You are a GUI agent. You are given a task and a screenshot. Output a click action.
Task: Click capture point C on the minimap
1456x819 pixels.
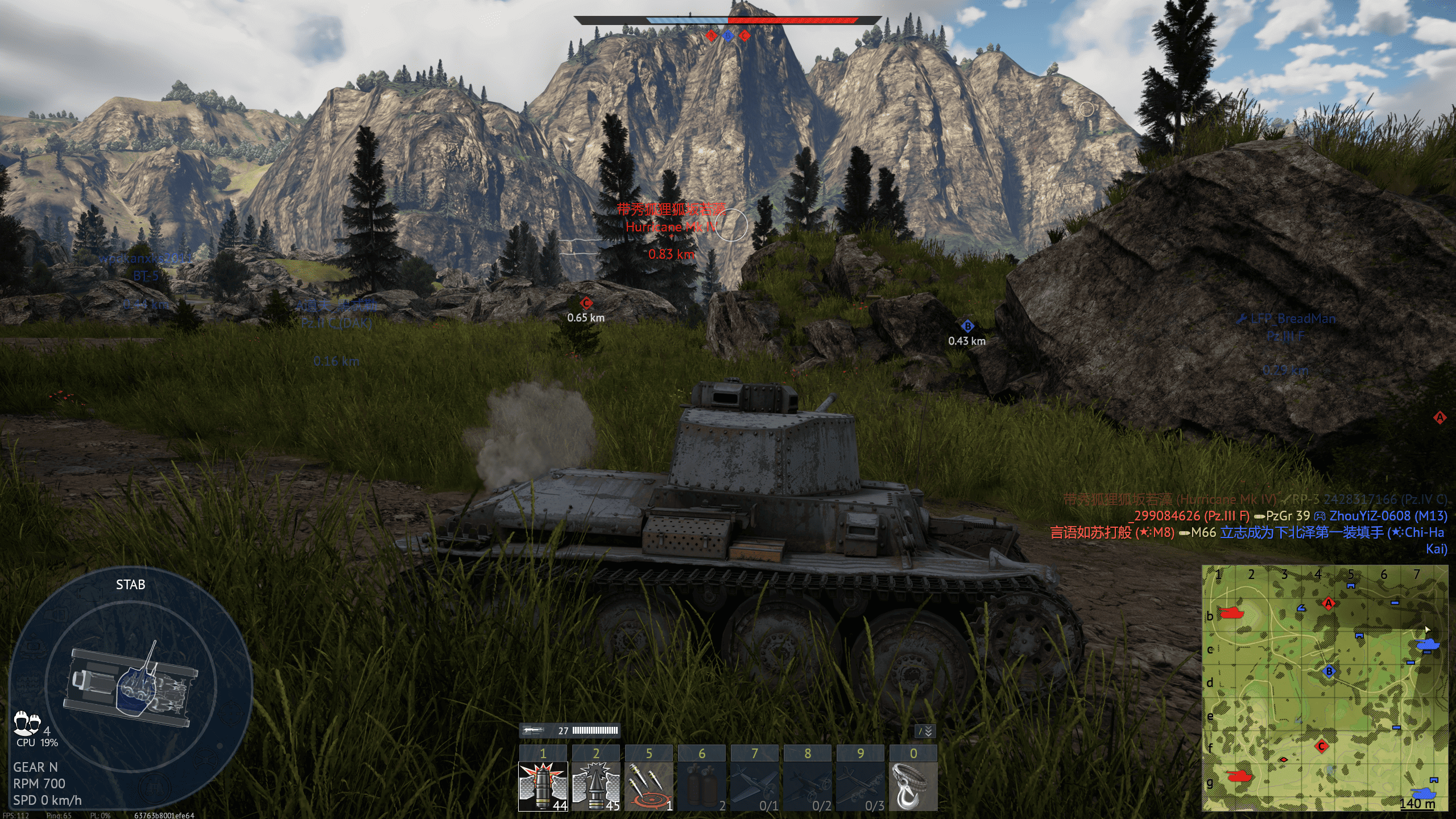coord(1322,746)
